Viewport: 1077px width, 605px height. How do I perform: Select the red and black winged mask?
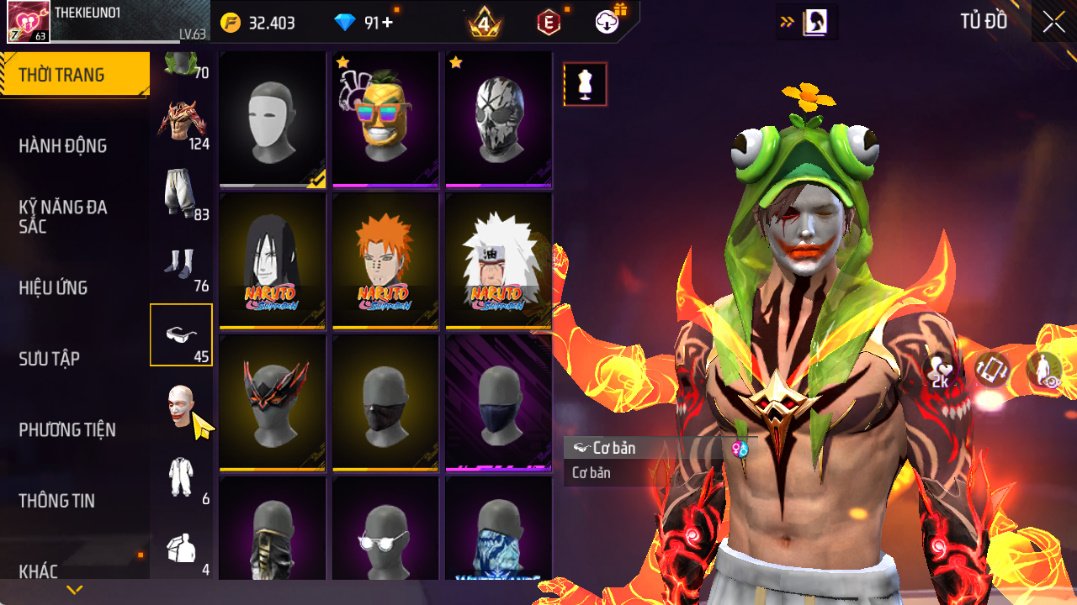272,402
